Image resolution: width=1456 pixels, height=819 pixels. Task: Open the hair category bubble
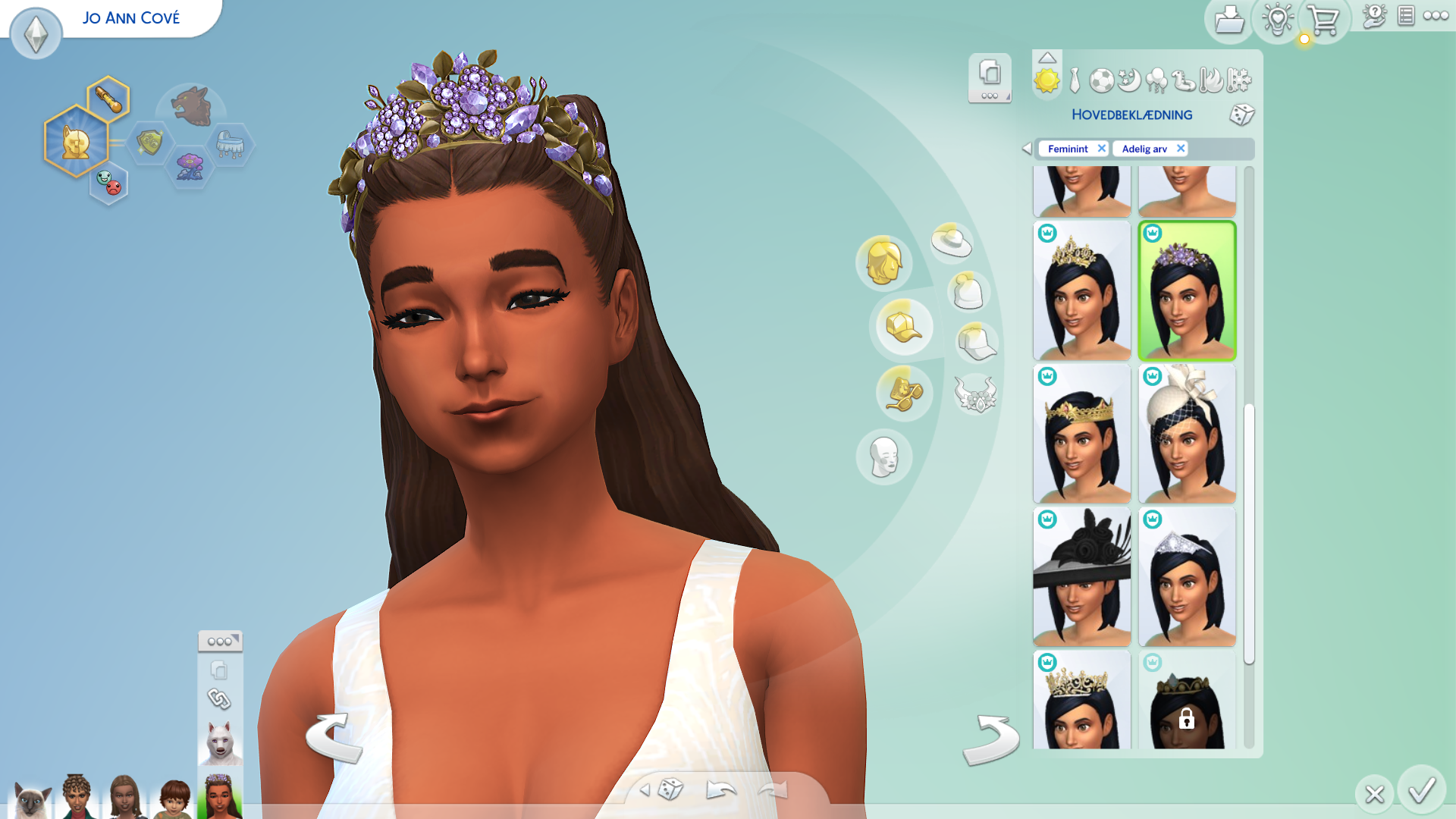pyautogui.click(x=883, y=262)
